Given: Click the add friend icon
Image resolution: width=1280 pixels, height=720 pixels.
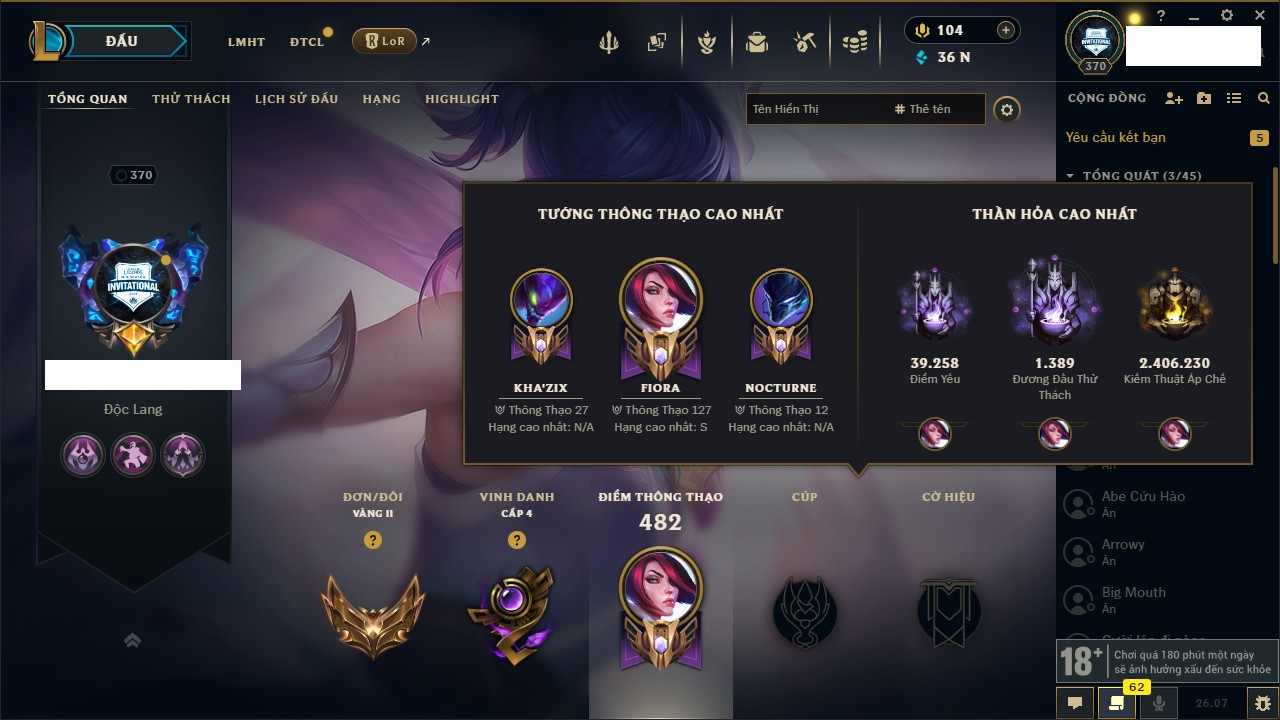Looking at the screenshot, I should 1174,98.
